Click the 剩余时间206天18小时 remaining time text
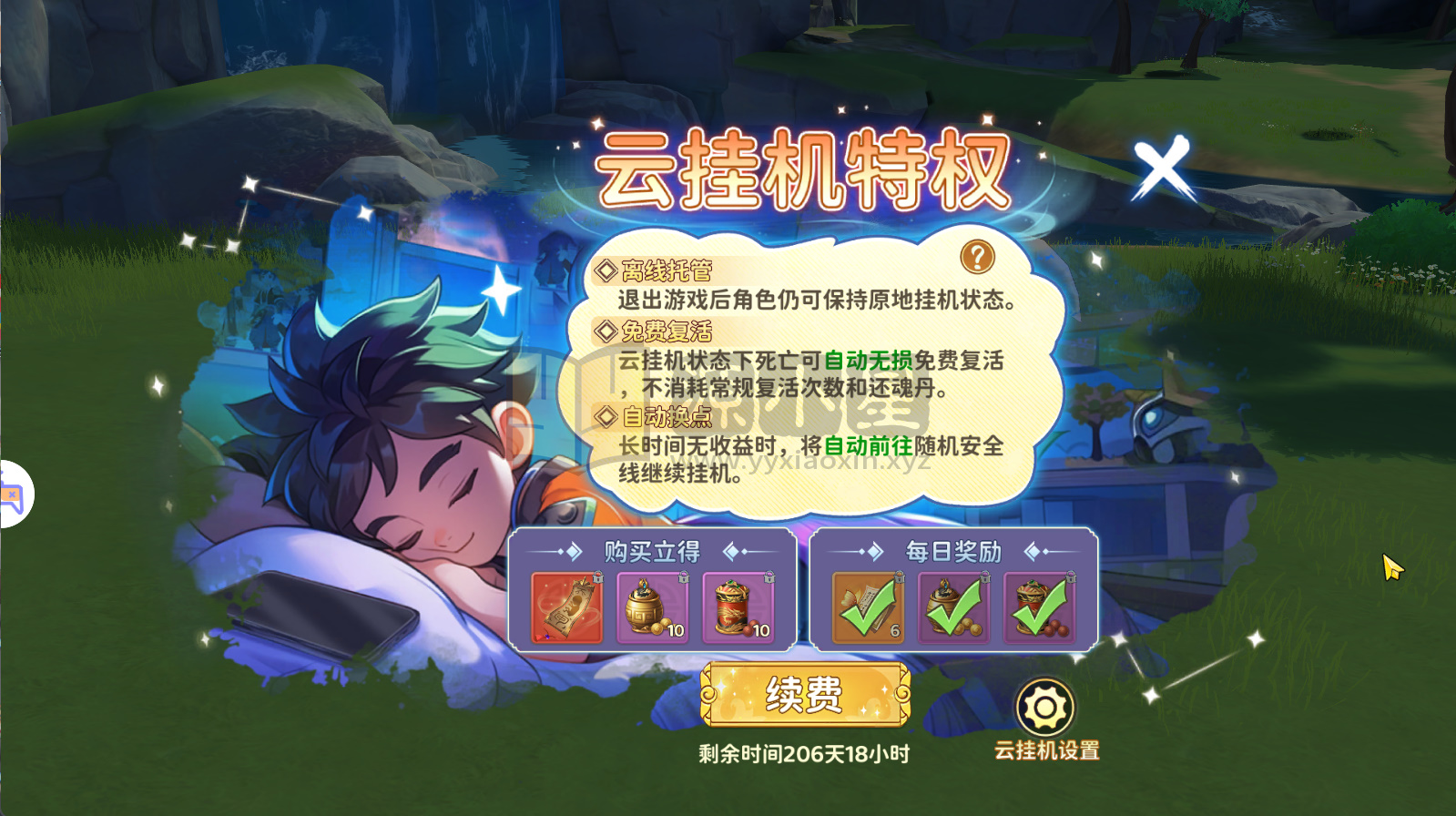The width and height of the screenshot is (1456, 816). [805, 754]
